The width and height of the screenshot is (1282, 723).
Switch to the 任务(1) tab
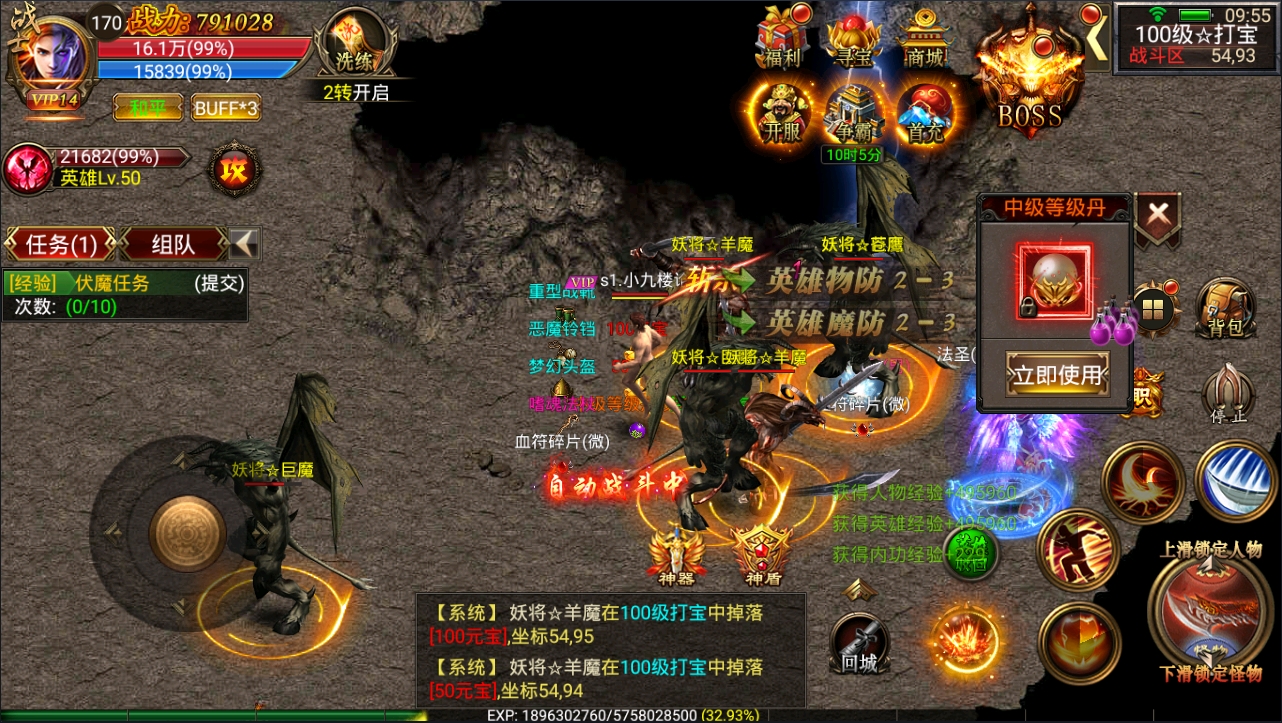[60, 244]
